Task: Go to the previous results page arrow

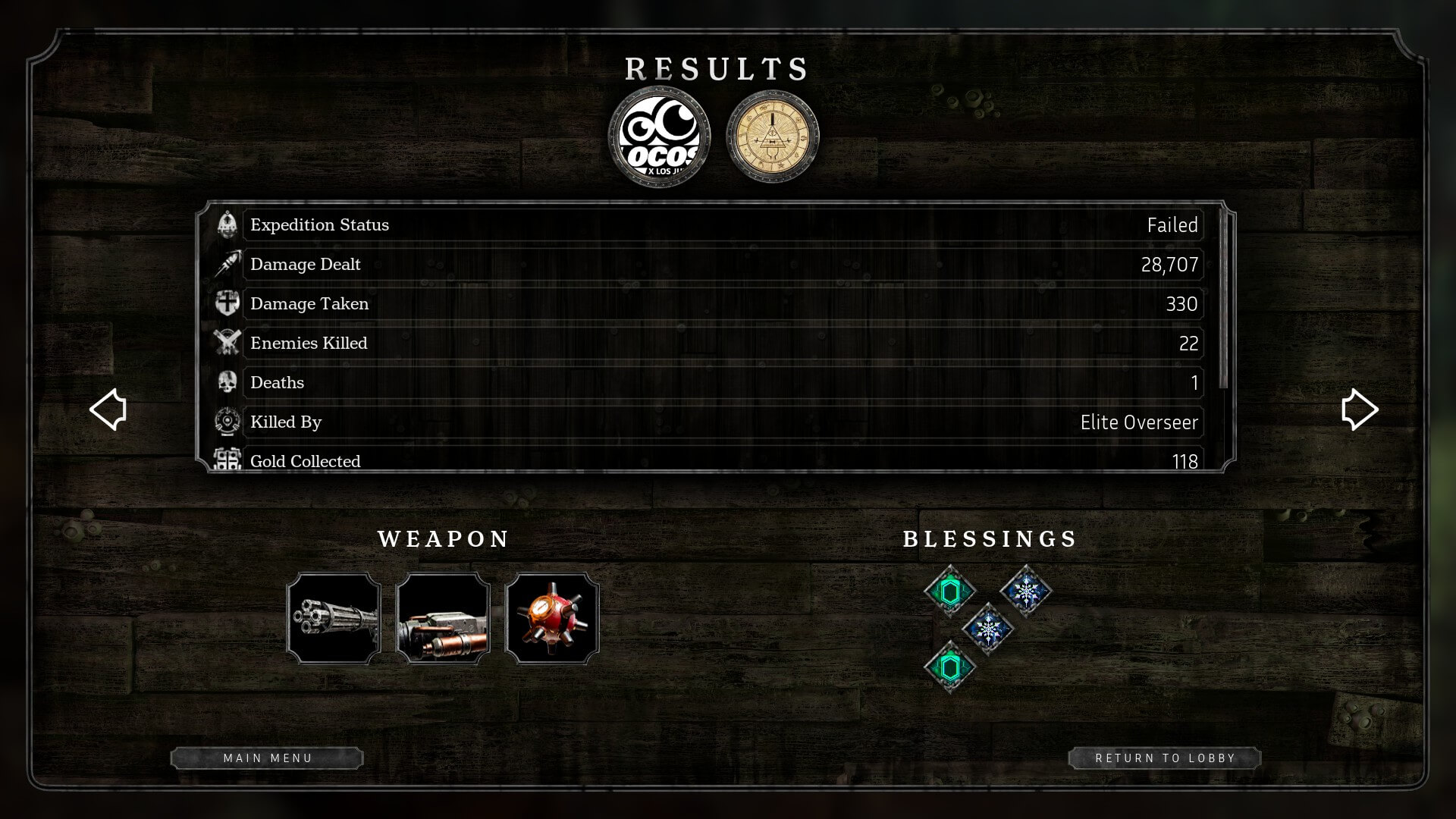Action: [x=108, y=409]
